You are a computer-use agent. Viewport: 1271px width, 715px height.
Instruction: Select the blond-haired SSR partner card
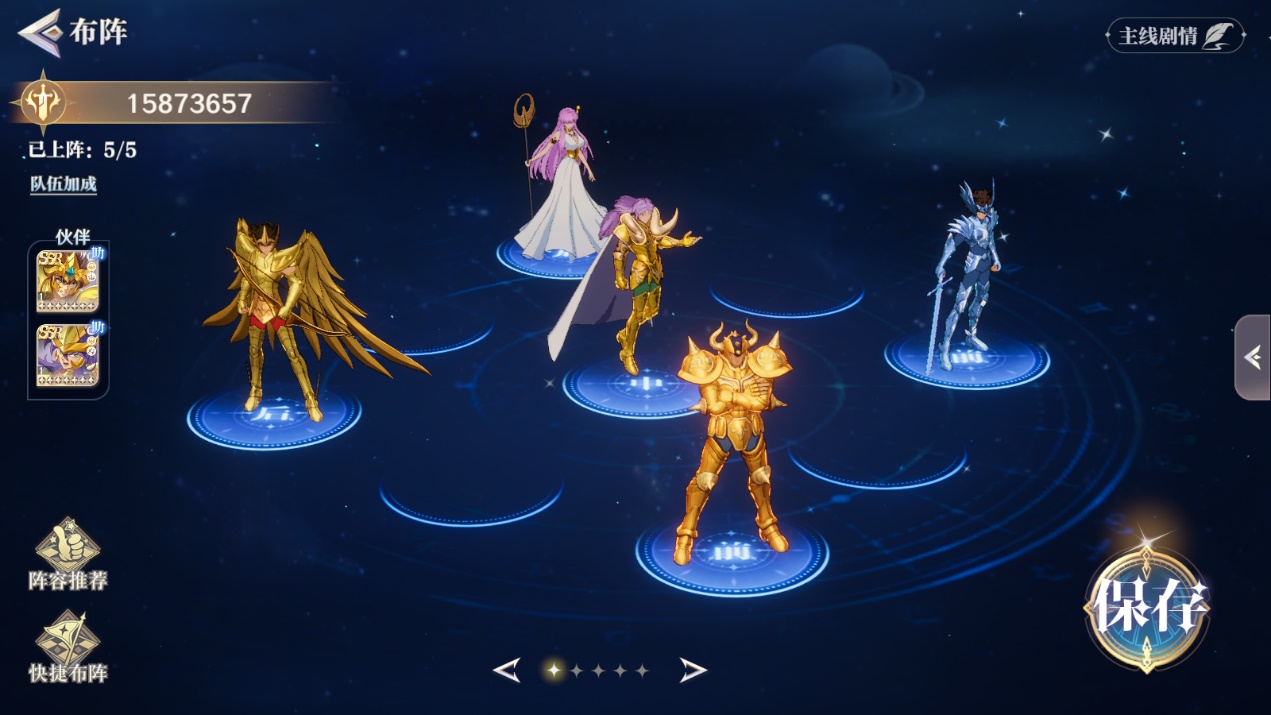(x=67, y=281)
